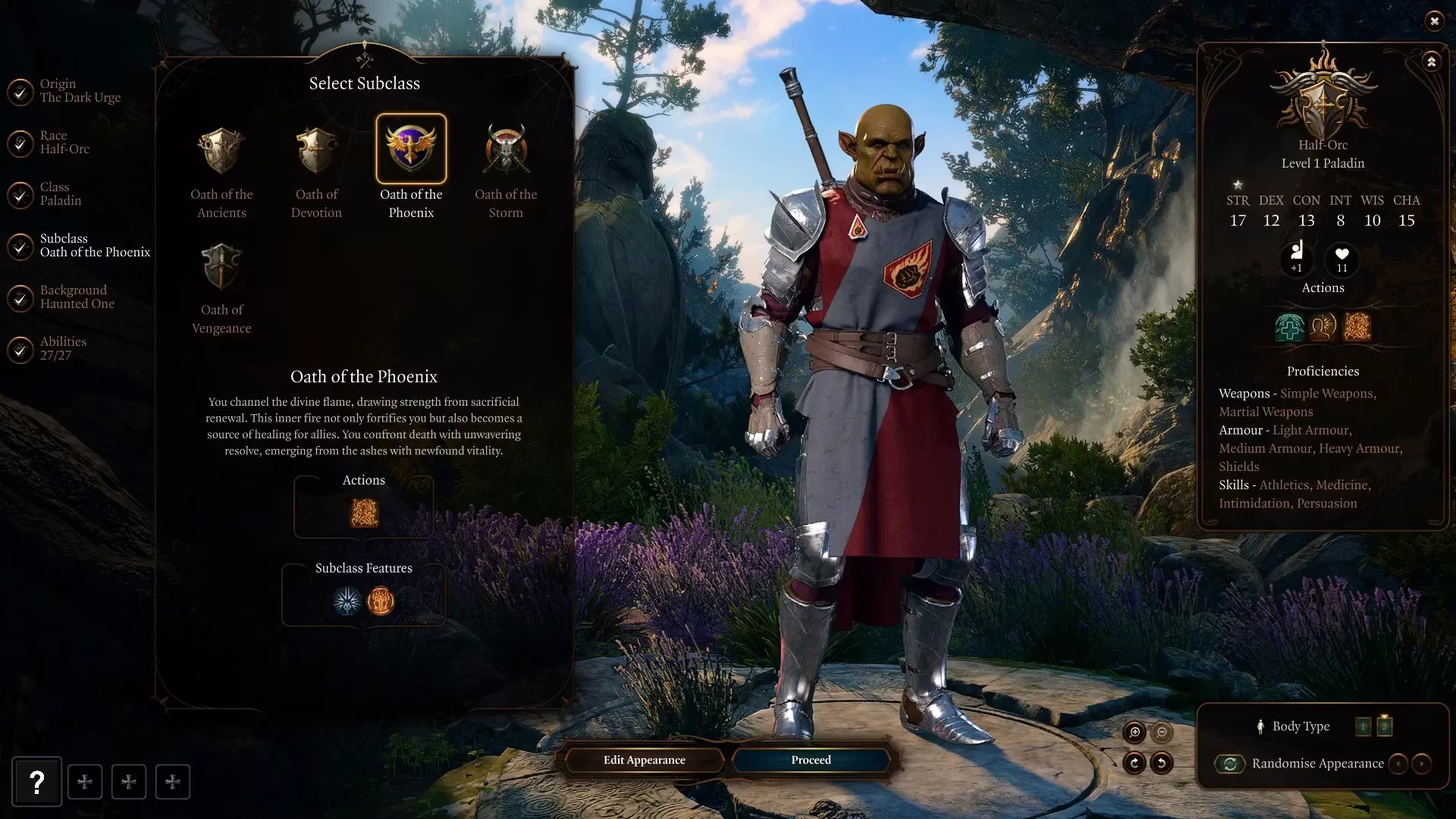Open the Abilities 27/27 step
This screenshot has width=1456, height=819.
(63, 348)
